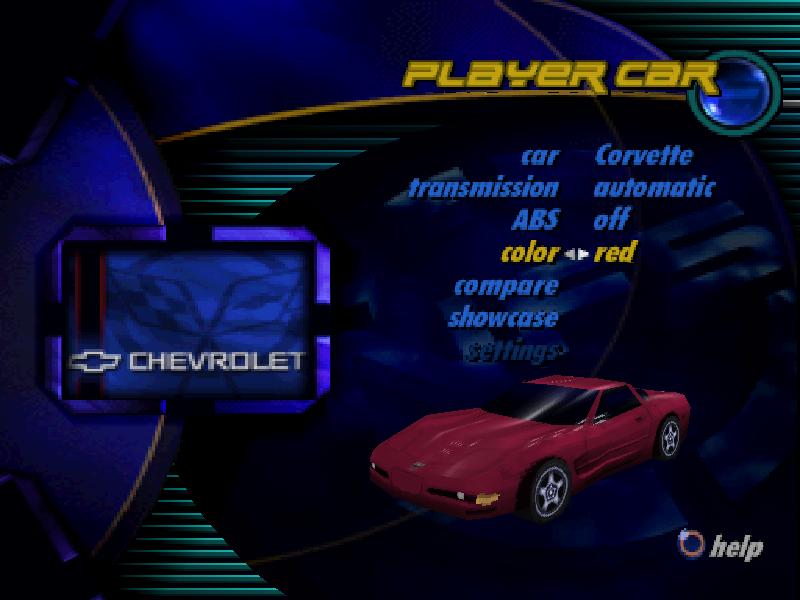The image size is (800, 600).
Task: Click the Corvette car value
Action: pyautogui.click(x=643, y=156)
